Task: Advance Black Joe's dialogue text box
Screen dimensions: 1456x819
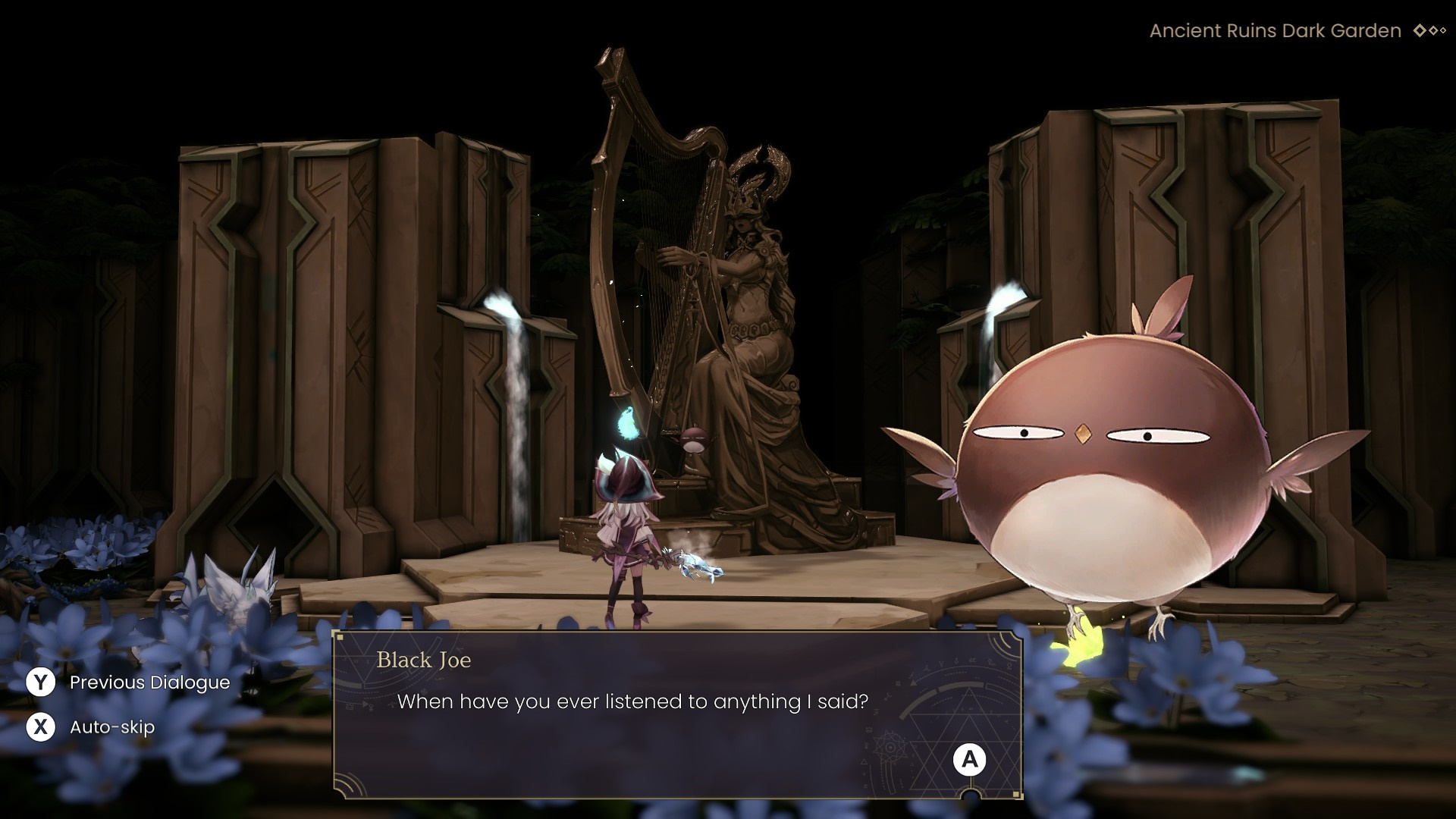Action: [969, 760]
